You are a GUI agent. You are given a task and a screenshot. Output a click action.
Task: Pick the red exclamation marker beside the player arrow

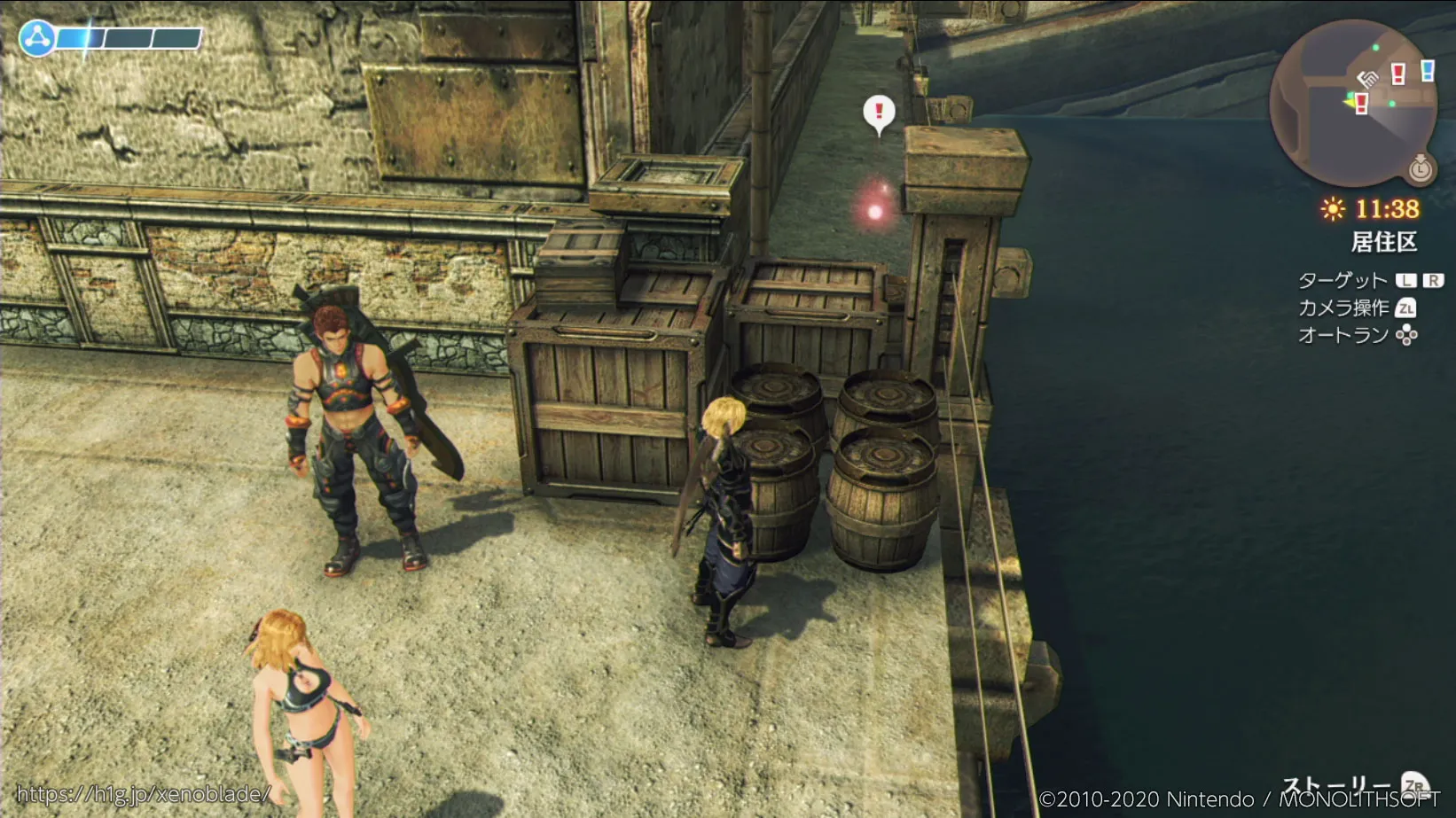[x=1362, y=104]
